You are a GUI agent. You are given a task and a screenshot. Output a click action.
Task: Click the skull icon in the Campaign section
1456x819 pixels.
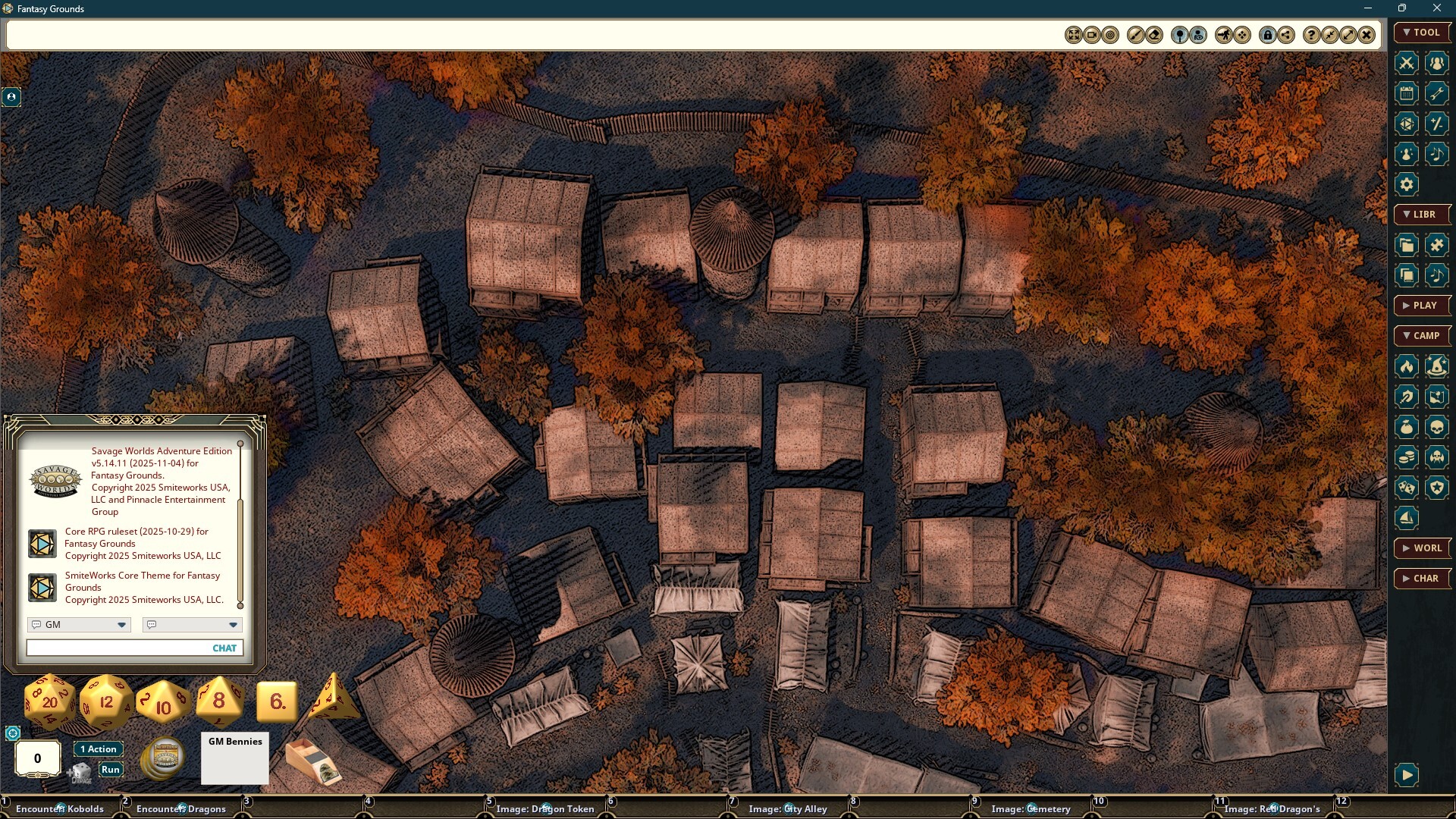[1437, 426]
